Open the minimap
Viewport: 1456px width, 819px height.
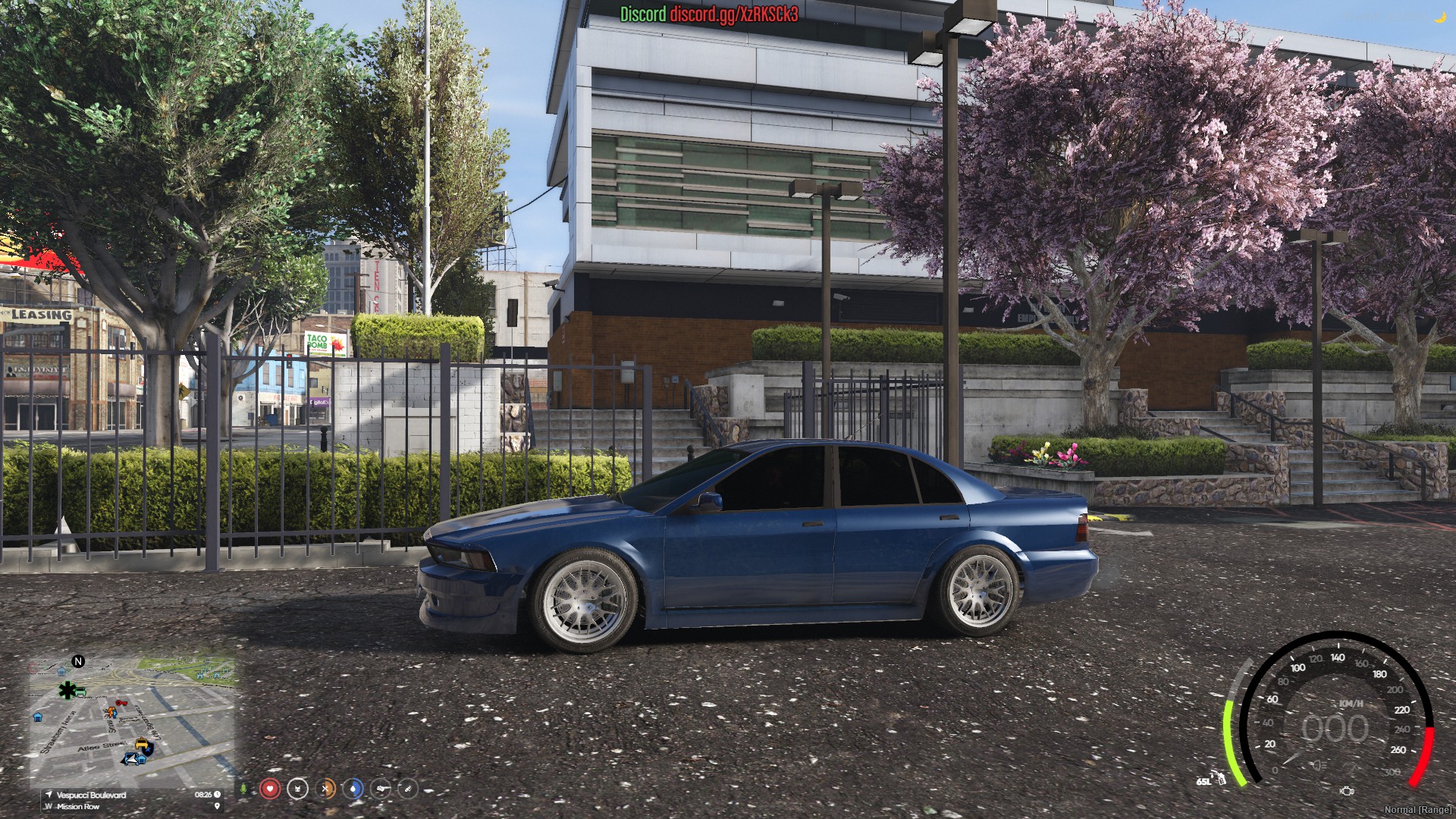(133, 724)
